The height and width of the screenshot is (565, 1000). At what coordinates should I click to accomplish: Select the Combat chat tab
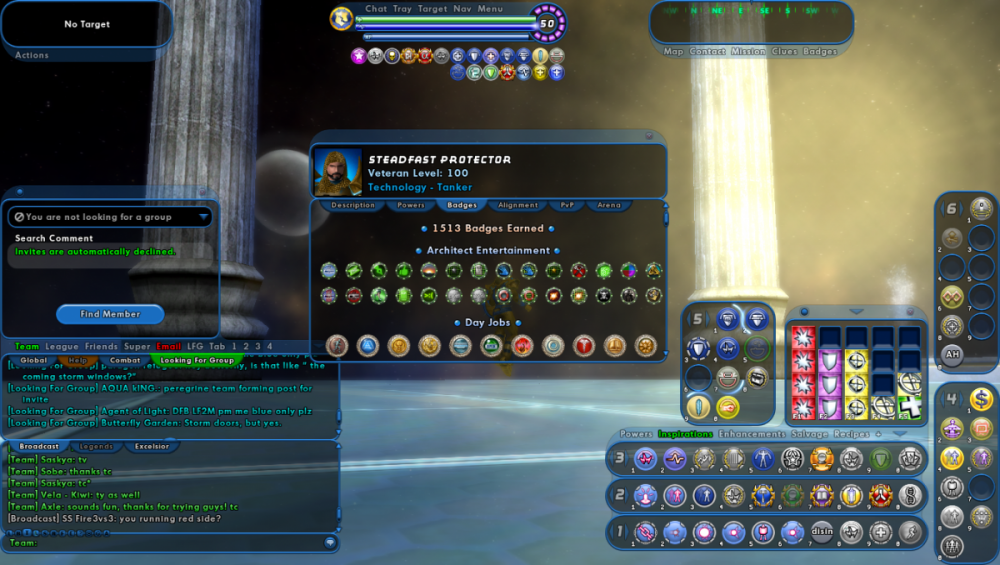pyautogui.click(x=126, y=360)
